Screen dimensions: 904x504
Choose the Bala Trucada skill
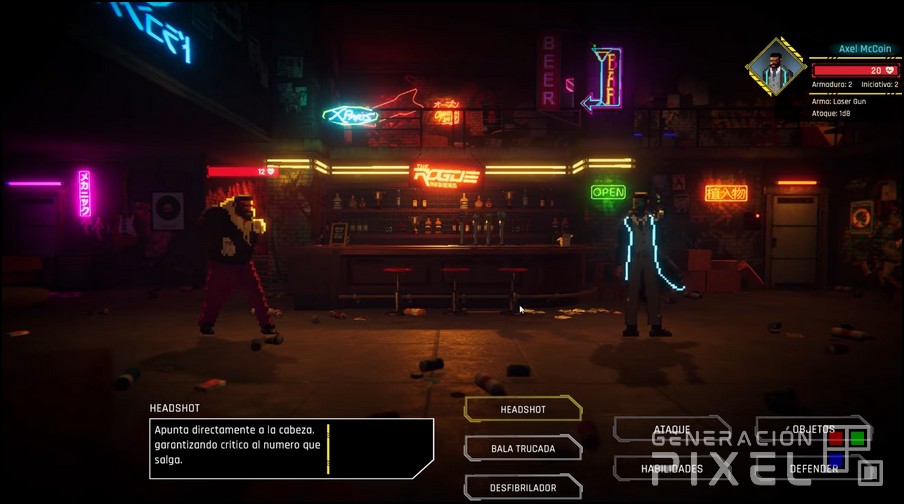pyautogui.click(x=523, y=448)
